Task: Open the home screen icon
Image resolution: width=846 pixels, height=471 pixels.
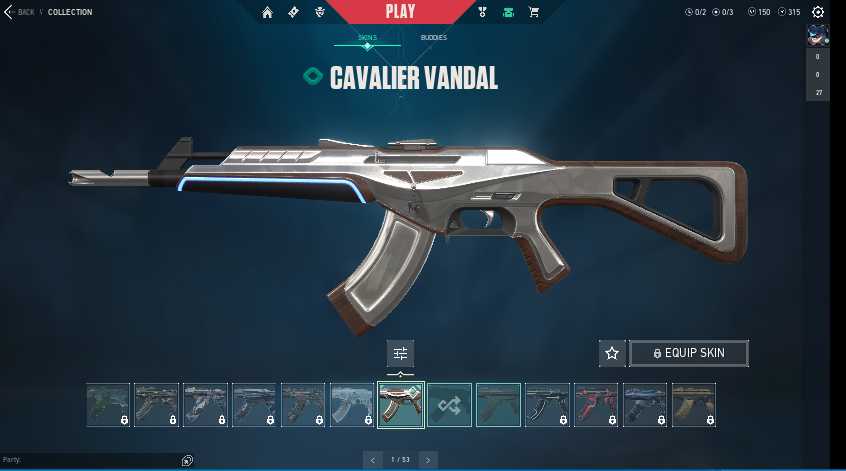Action: (267, 12)
